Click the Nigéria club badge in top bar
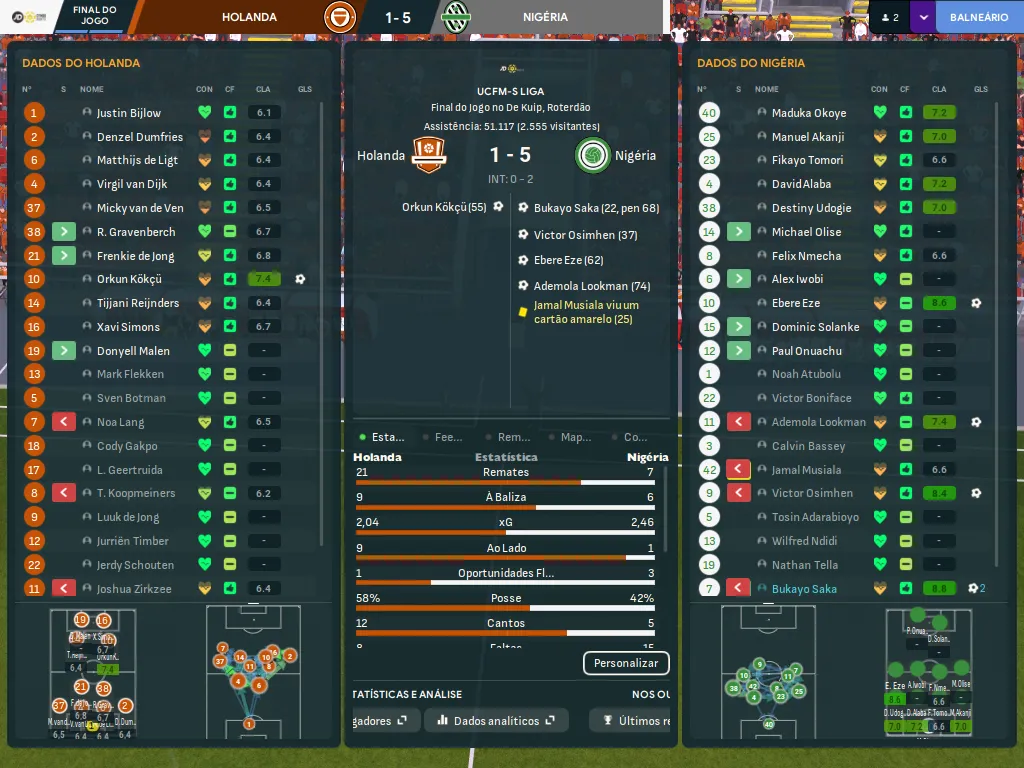 [456, 17]
